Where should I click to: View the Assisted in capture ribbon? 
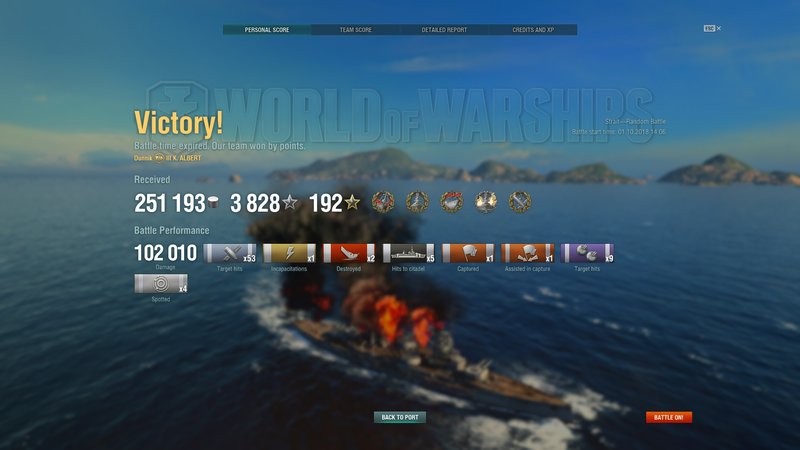[528, 254]
